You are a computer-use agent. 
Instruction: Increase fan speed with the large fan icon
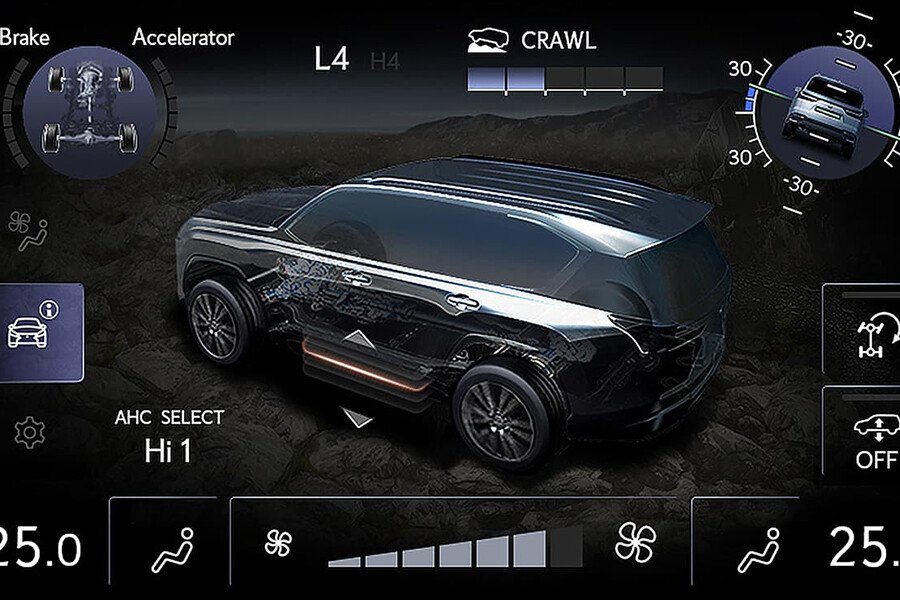[636, 544]
